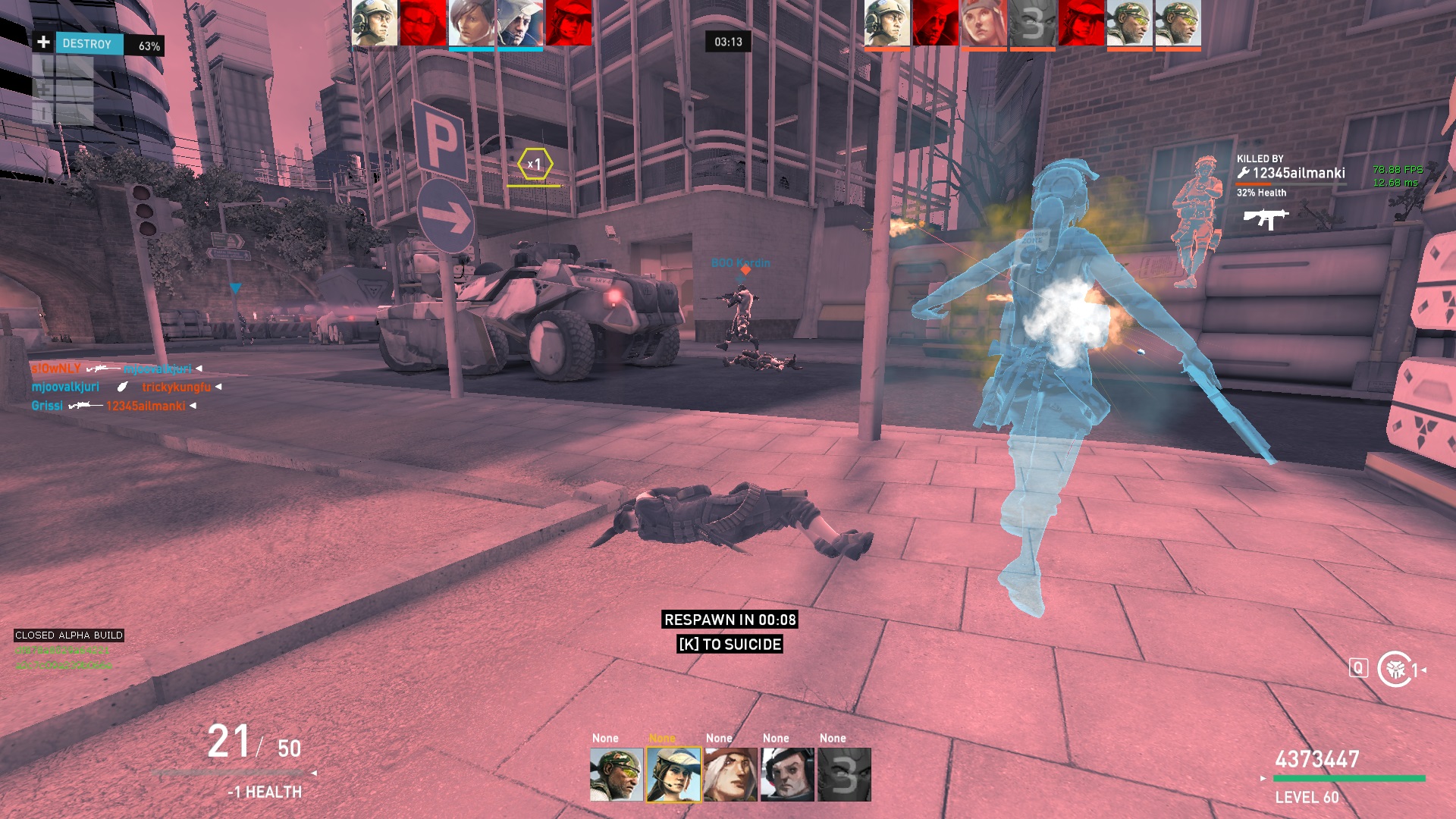Select the bandana and green glasses merc
This screenshot has height=819, width=1456.
tap(616, 774)
